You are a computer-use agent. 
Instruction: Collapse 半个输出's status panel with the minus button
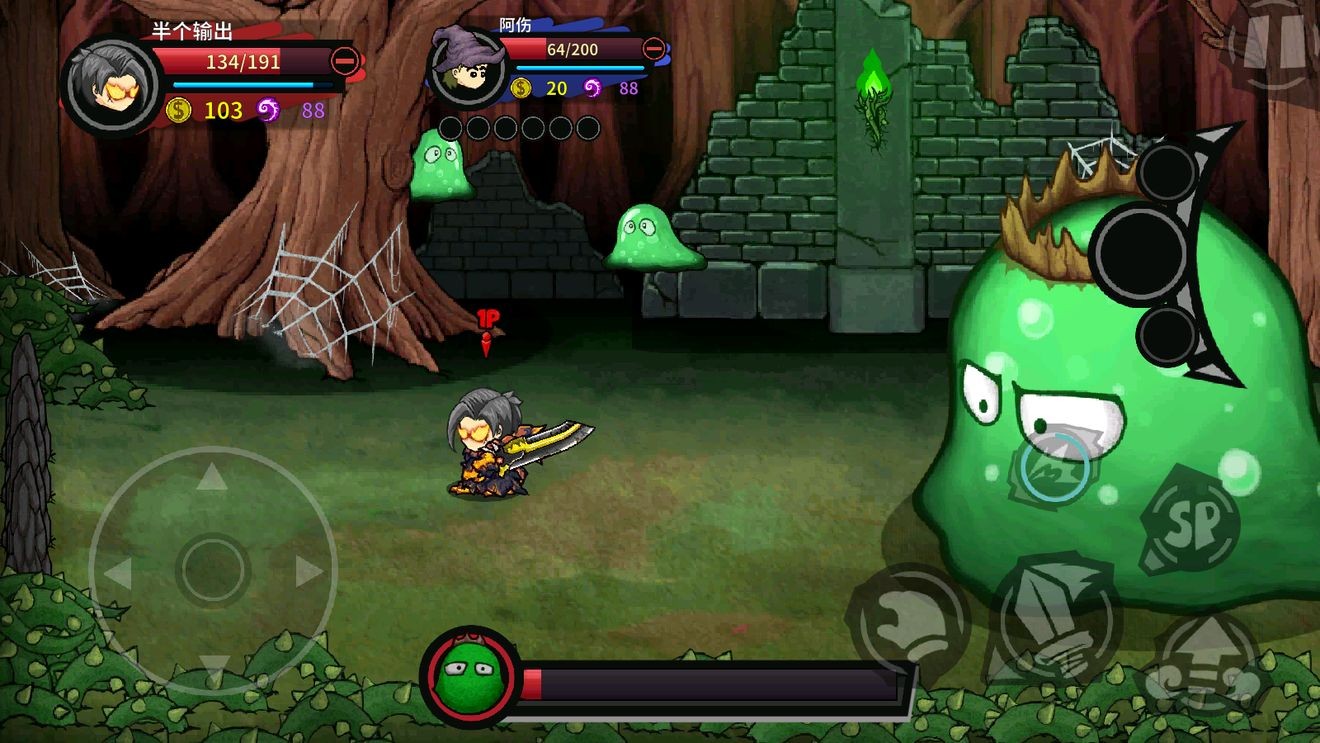pos(345,61)
